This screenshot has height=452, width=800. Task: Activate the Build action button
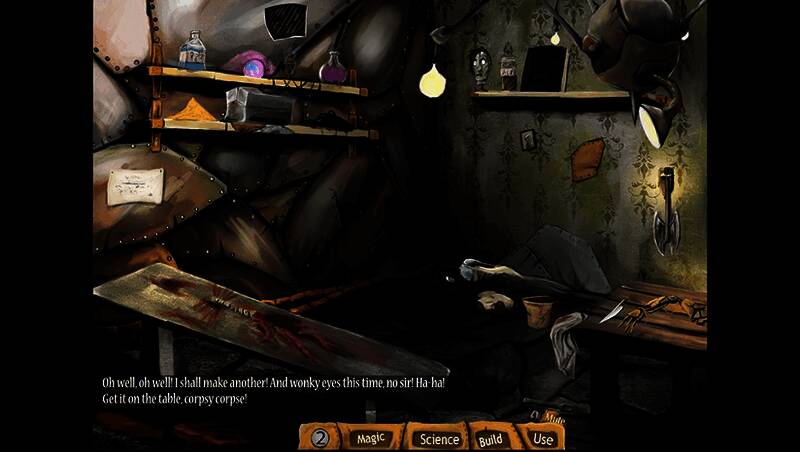tap(491, 438)
